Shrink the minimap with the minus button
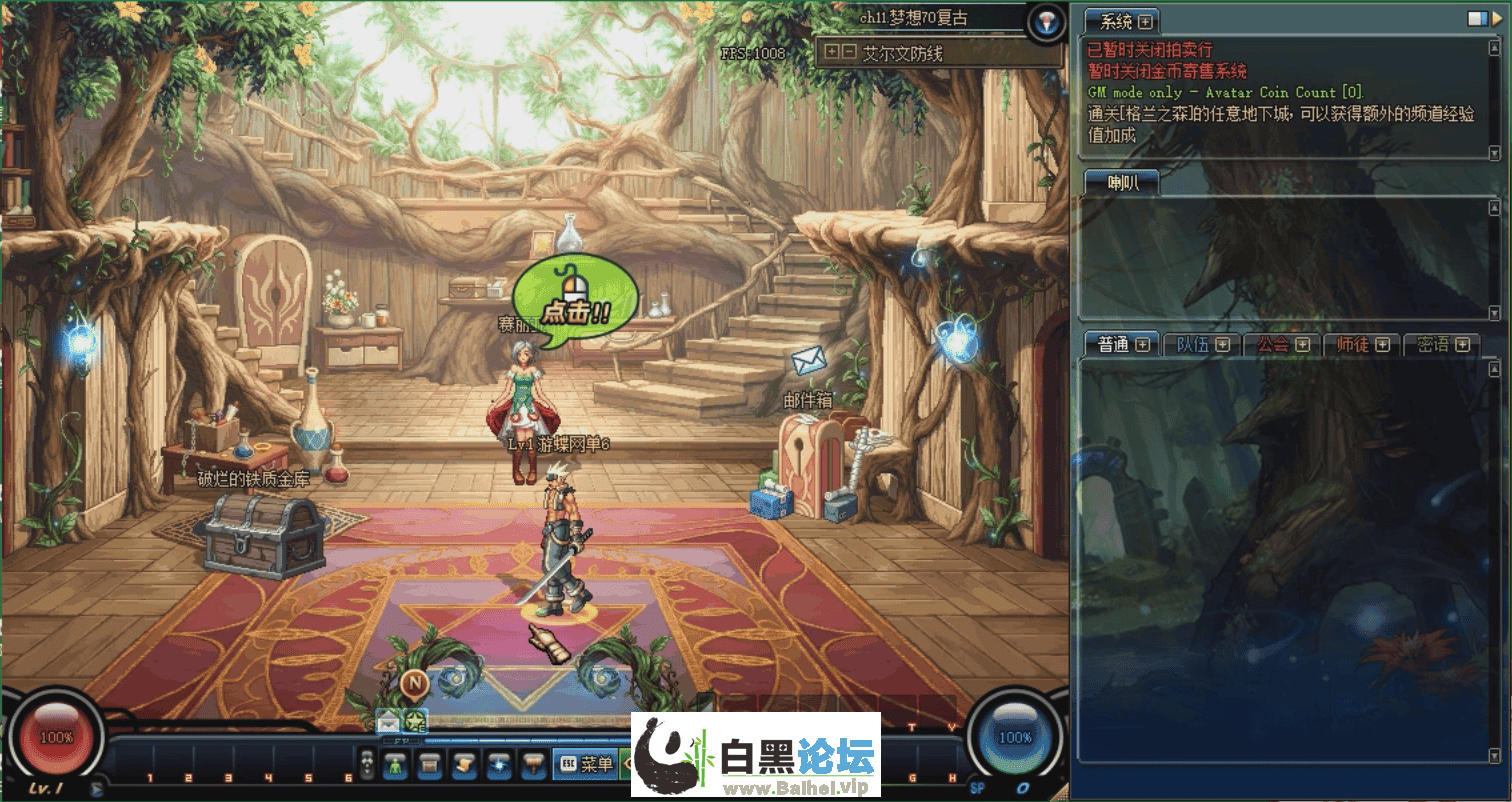Screen dimensions: 1512x802 (848, 52)
